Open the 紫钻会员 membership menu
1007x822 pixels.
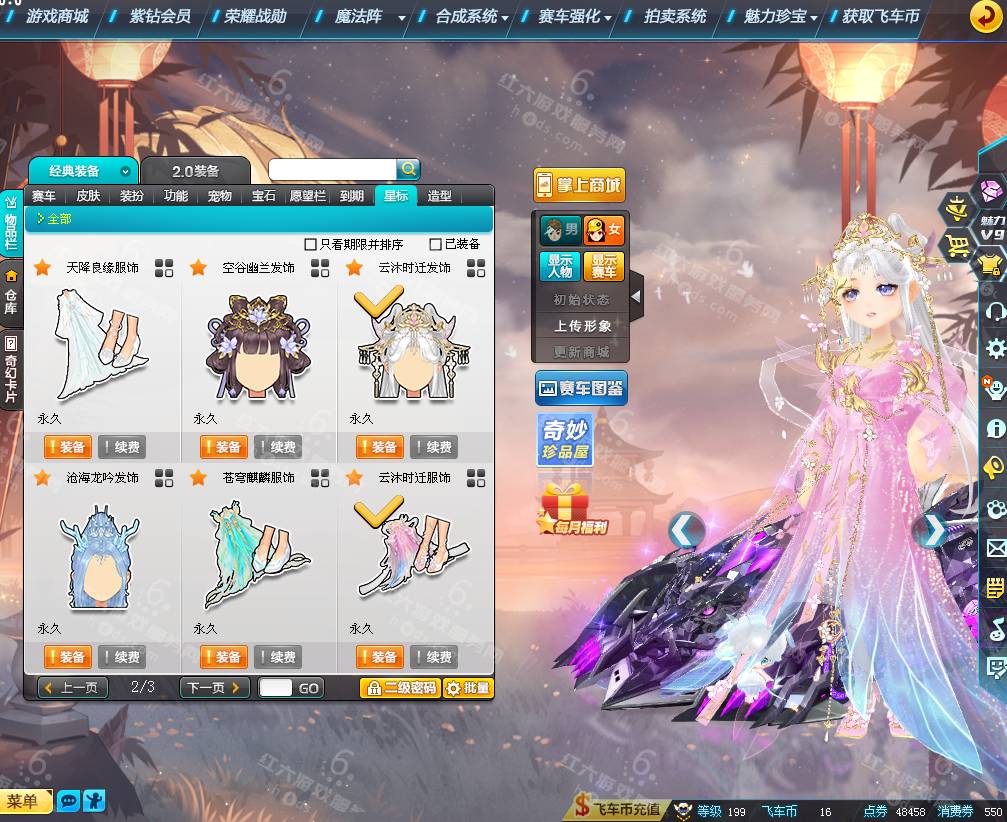click(x=160, y=17)
